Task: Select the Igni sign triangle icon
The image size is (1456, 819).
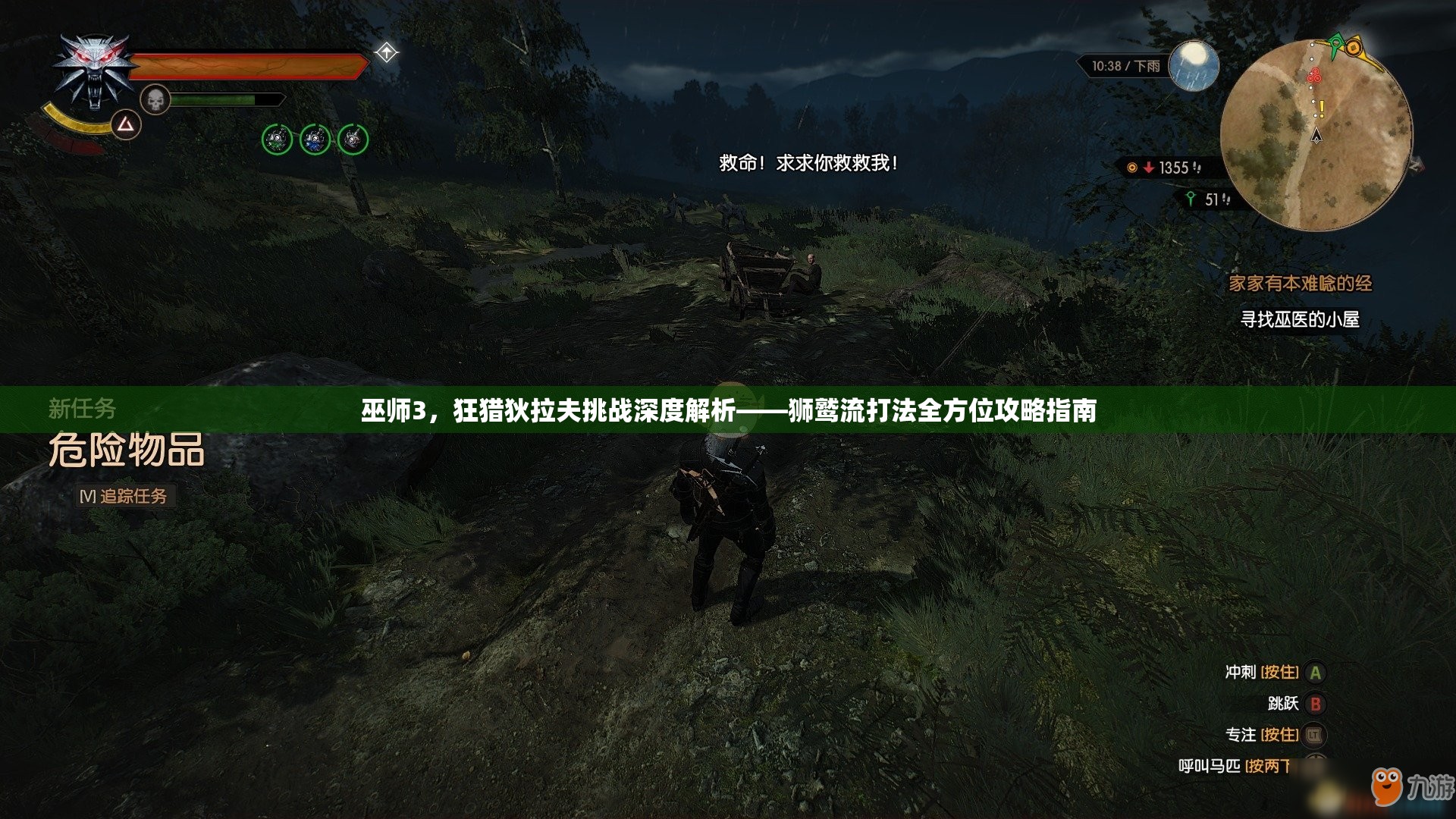Action: coord(126,124)
